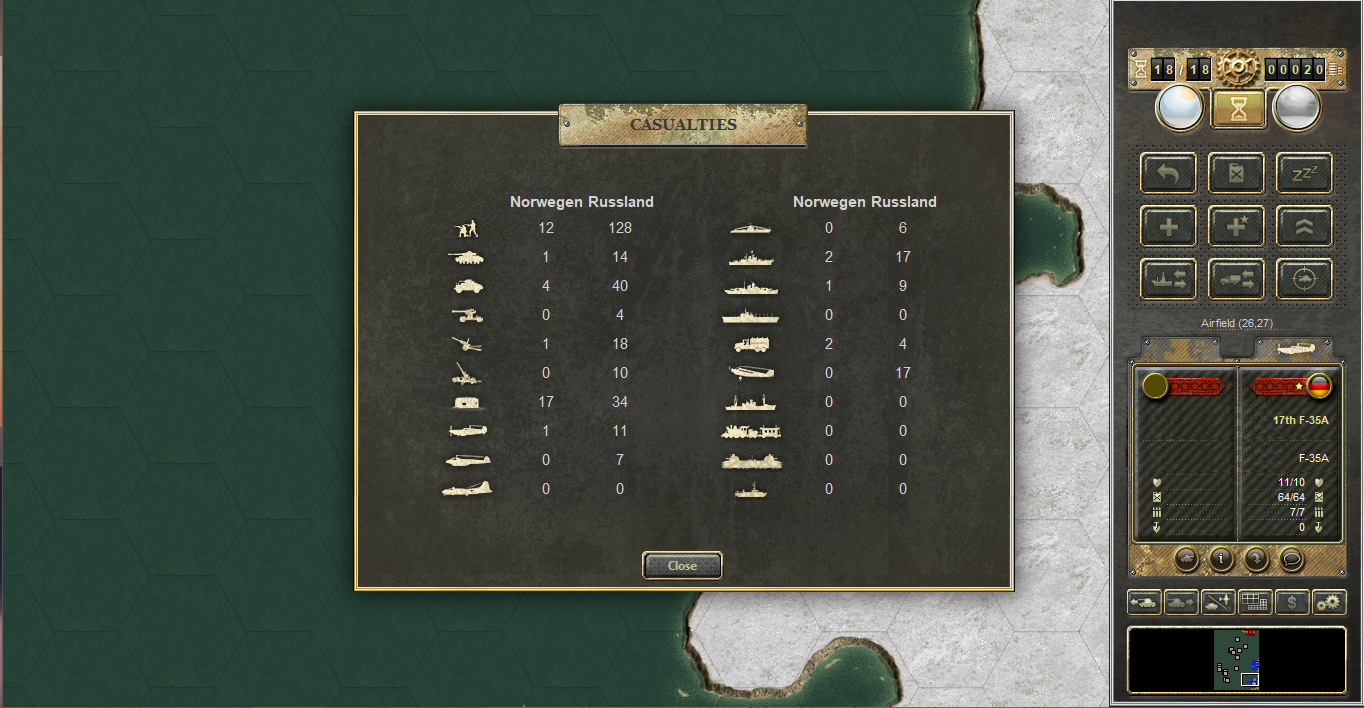Click the round curved-arrow button under the unit panel
The height and width of the screenshot is (708, 1364).
coord(1256,559)
